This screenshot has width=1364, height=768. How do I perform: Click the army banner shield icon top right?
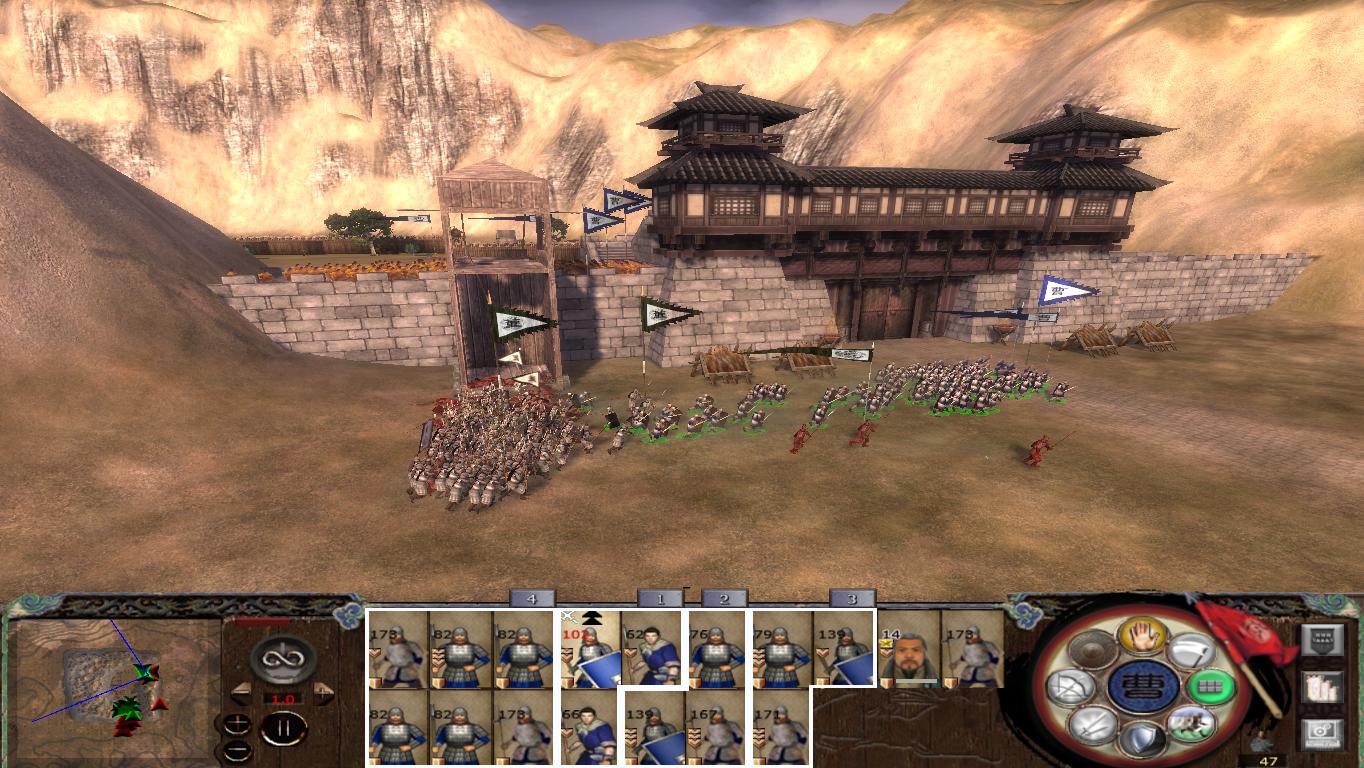pyautogui.click(x=1323, y=639)
